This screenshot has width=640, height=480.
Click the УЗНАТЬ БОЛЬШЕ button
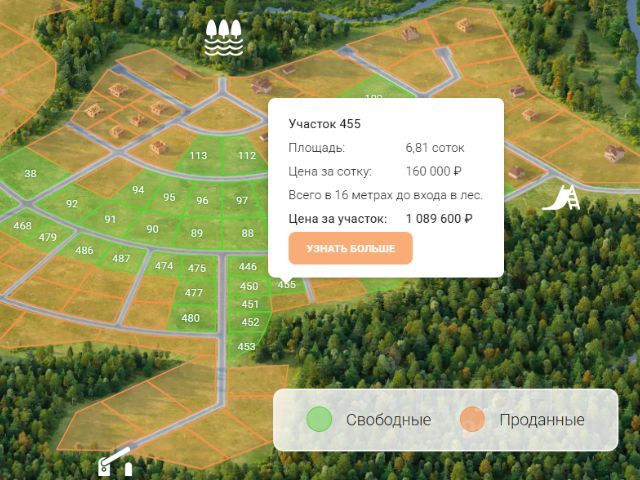coord(350,248)
